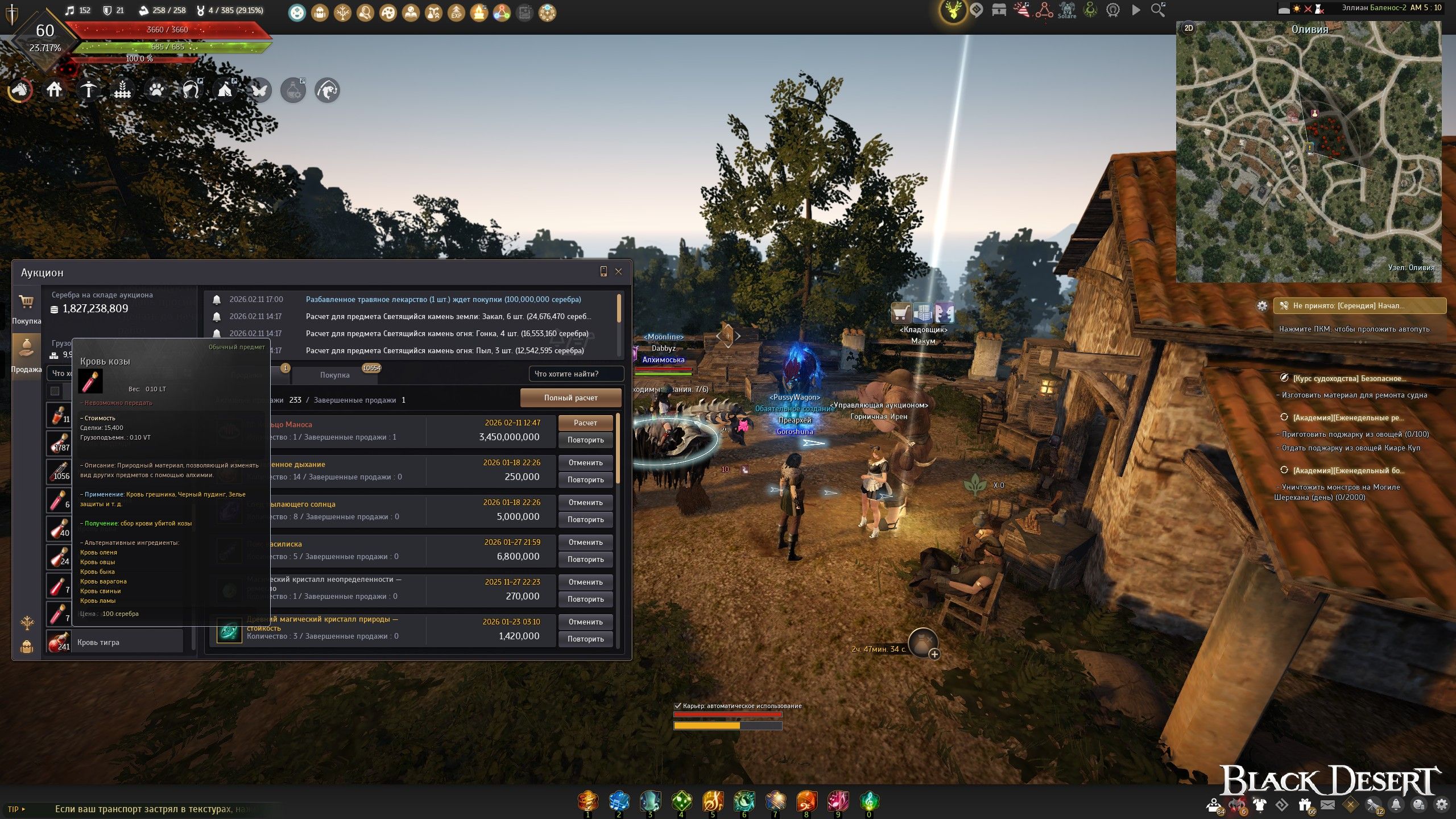Close the Аукцион window
Image resolution: width=1456 pixels, height=819 pixels.
coord(619,272)
